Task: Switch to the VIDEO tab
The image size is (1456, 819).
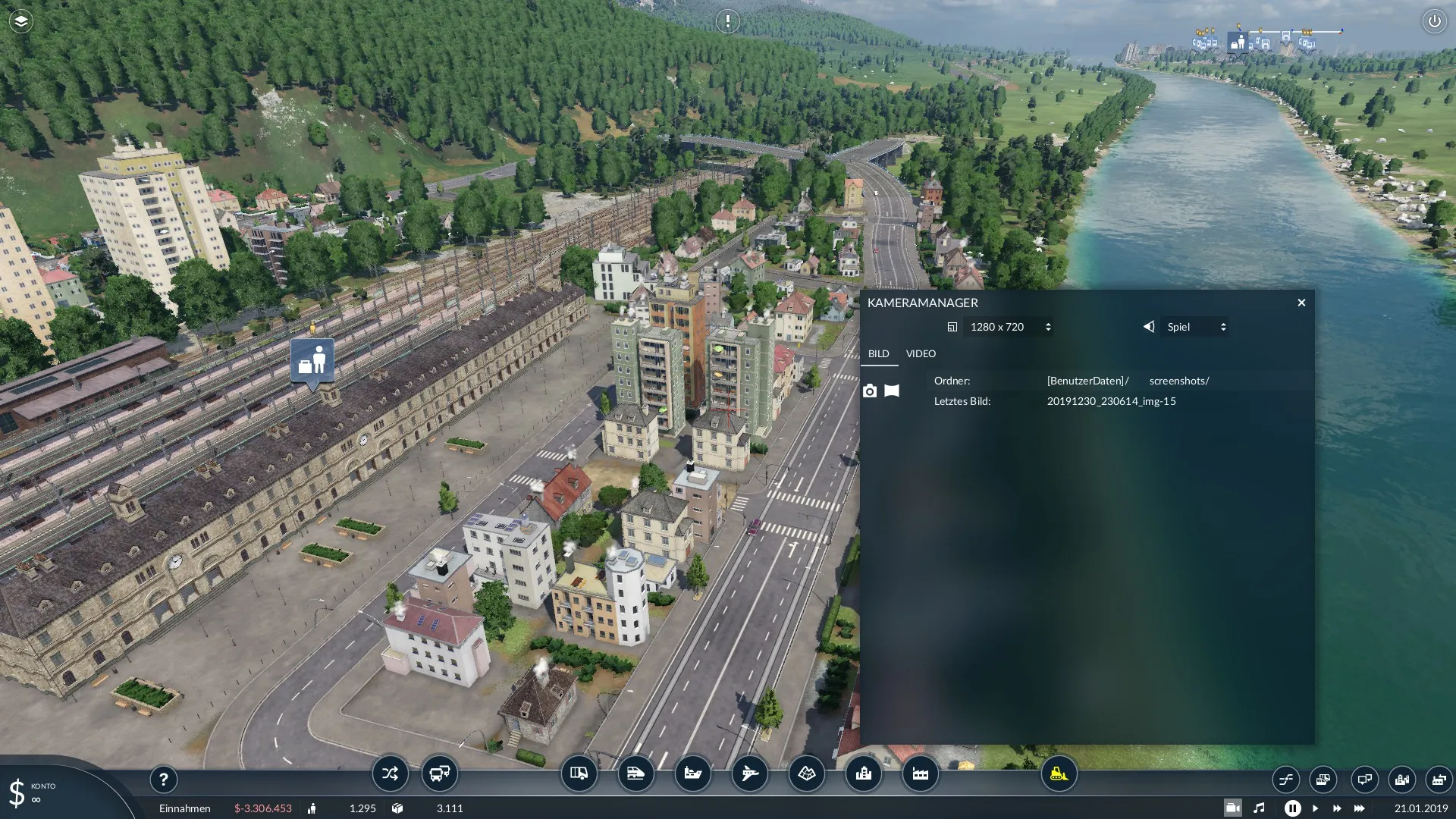Action: (x=921, y=353)
